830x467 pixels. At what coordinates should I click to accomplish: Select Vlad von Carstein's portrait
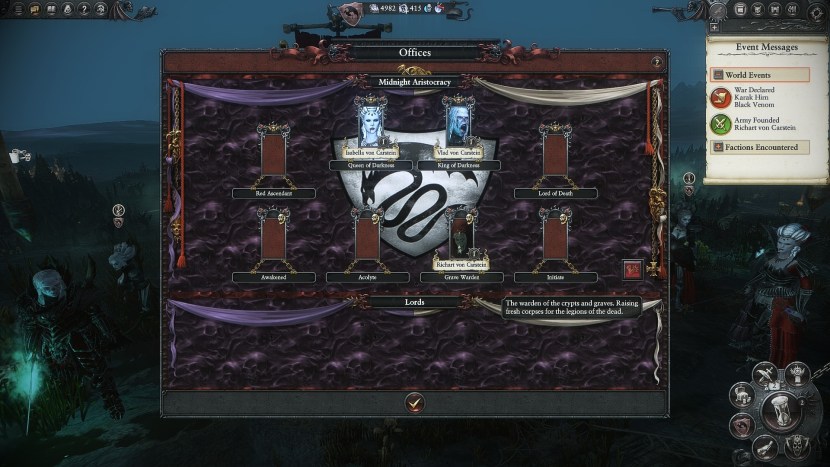(458, 124)
